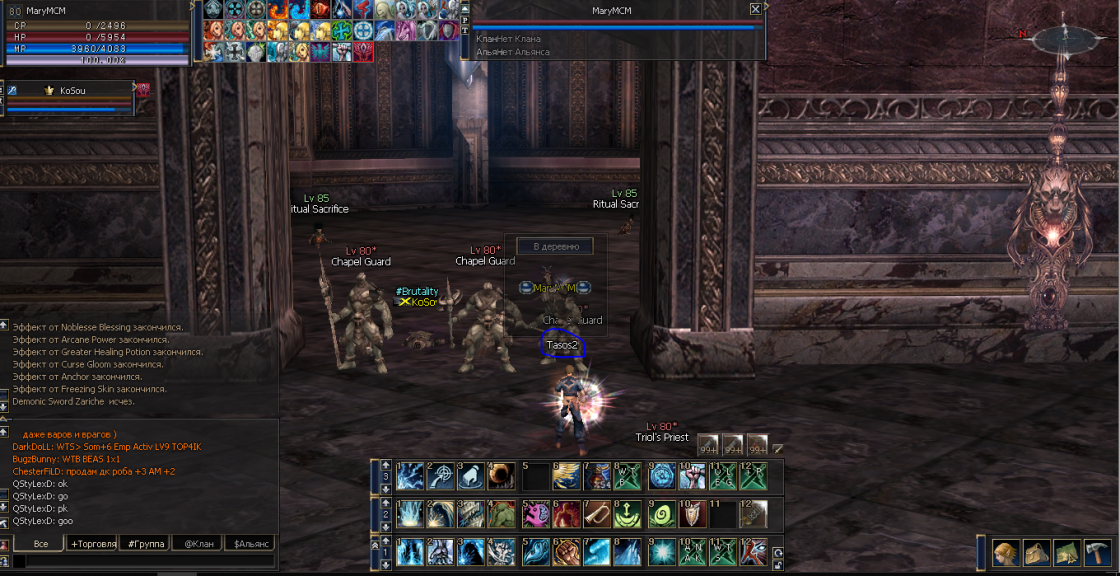Open the character status menu icon
This screenshot has height=576, width=1120.
(1006, 552)
